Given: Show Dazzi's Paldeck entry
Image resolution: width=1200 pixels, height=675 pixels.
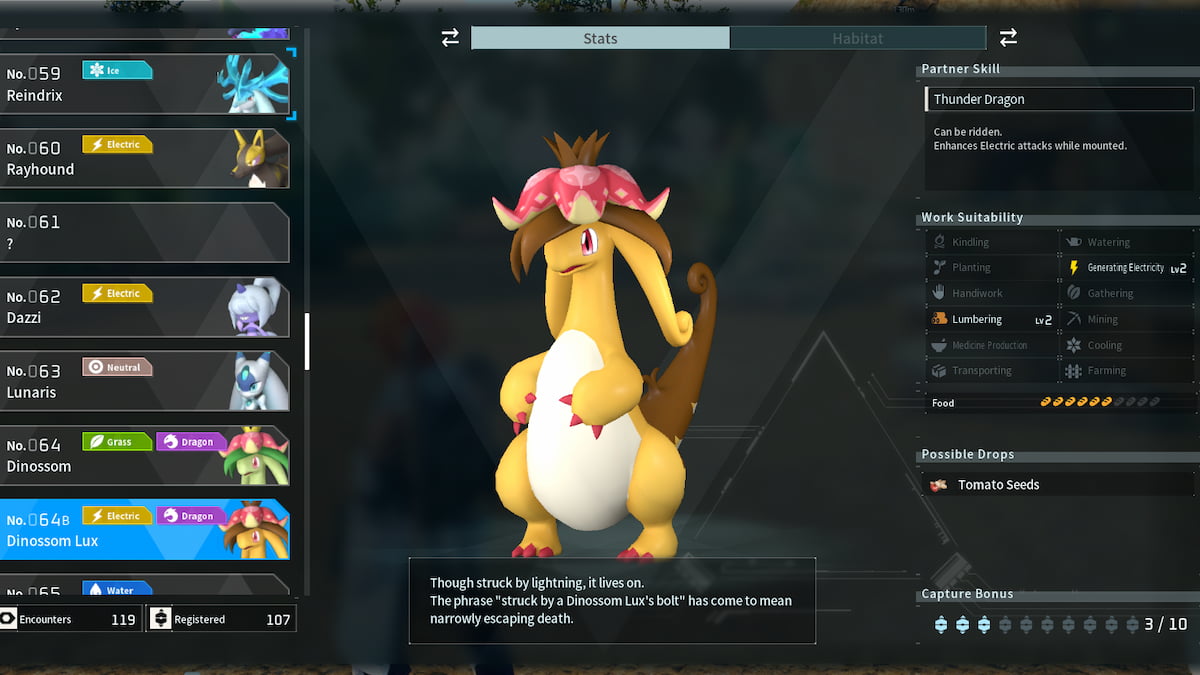Looking at the screenshot, I should pyautogui.click(x=145, y=306).
